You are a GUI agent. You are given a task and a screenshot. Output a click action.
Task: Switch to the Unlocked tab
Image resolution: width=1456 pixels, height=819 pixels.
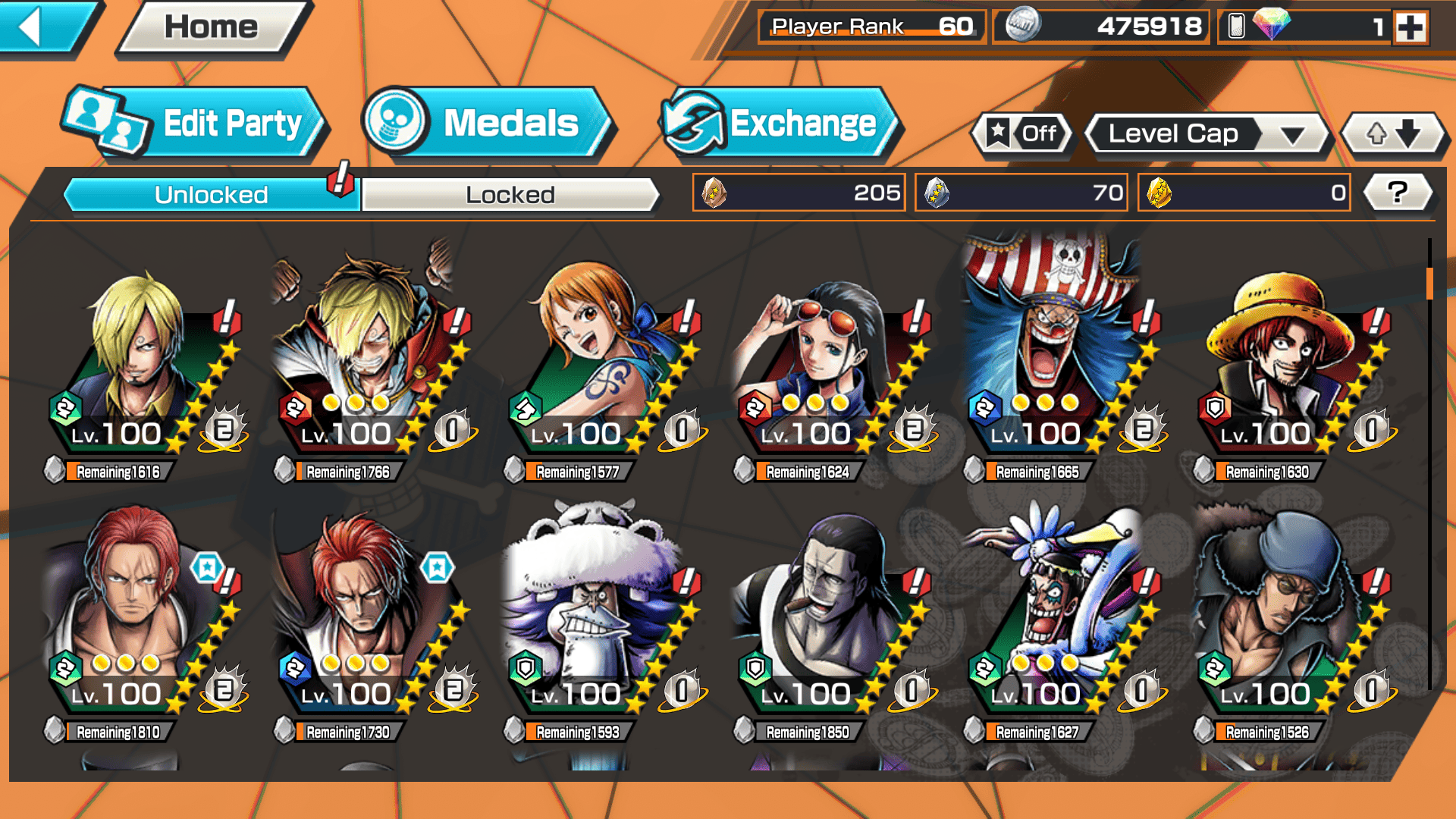(211, 195)
